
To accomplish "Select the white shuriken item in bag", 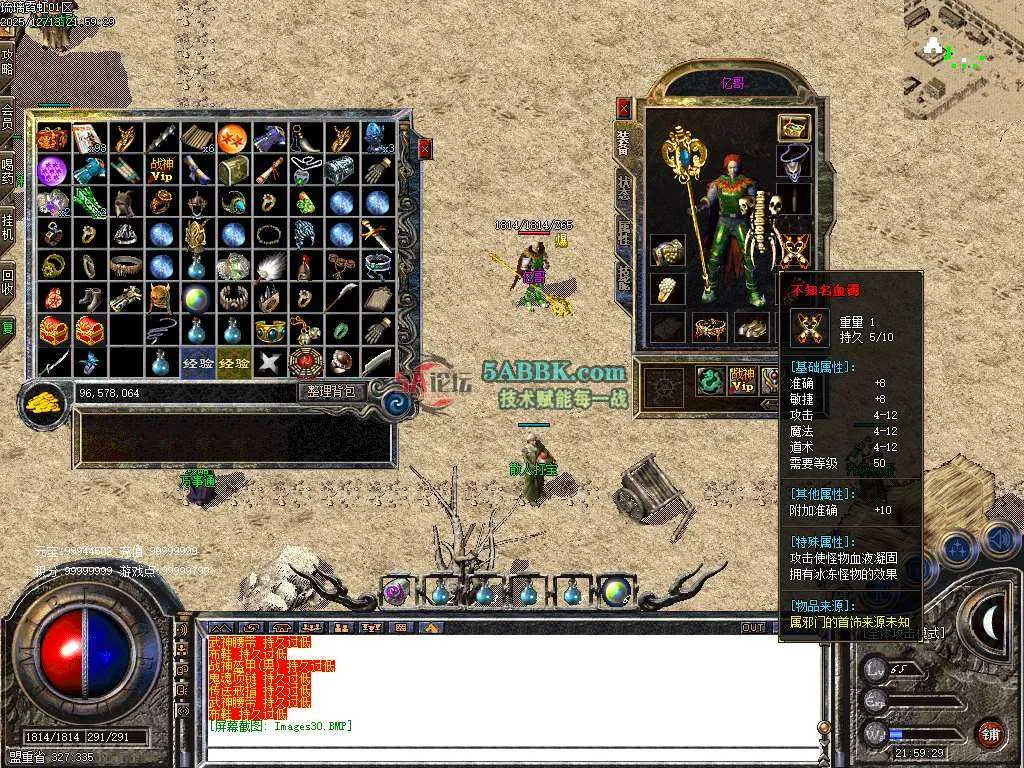I will click(x=268, y=361).
